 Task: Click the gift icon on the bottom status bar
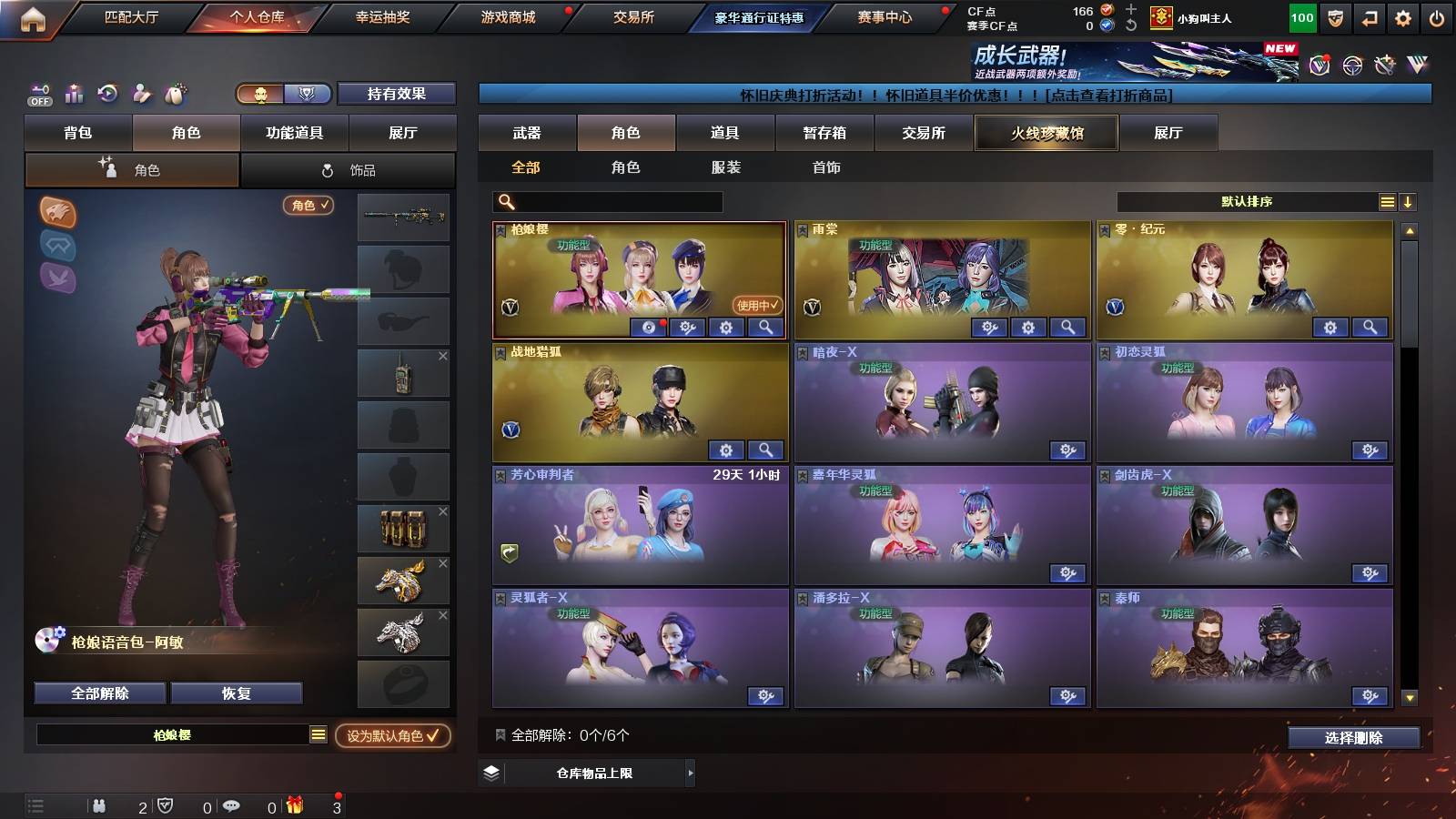[293, 805]
